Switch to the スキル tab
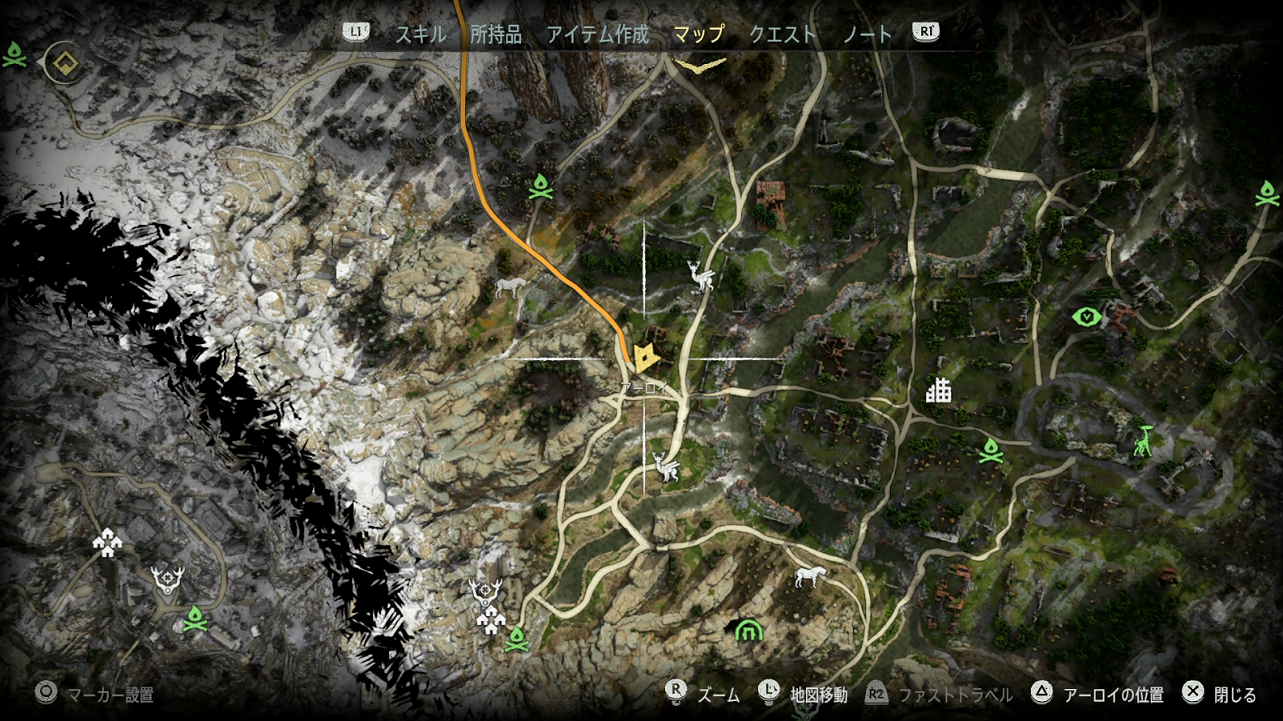This screenshot has width=1283, height=721. pos(420,34)
